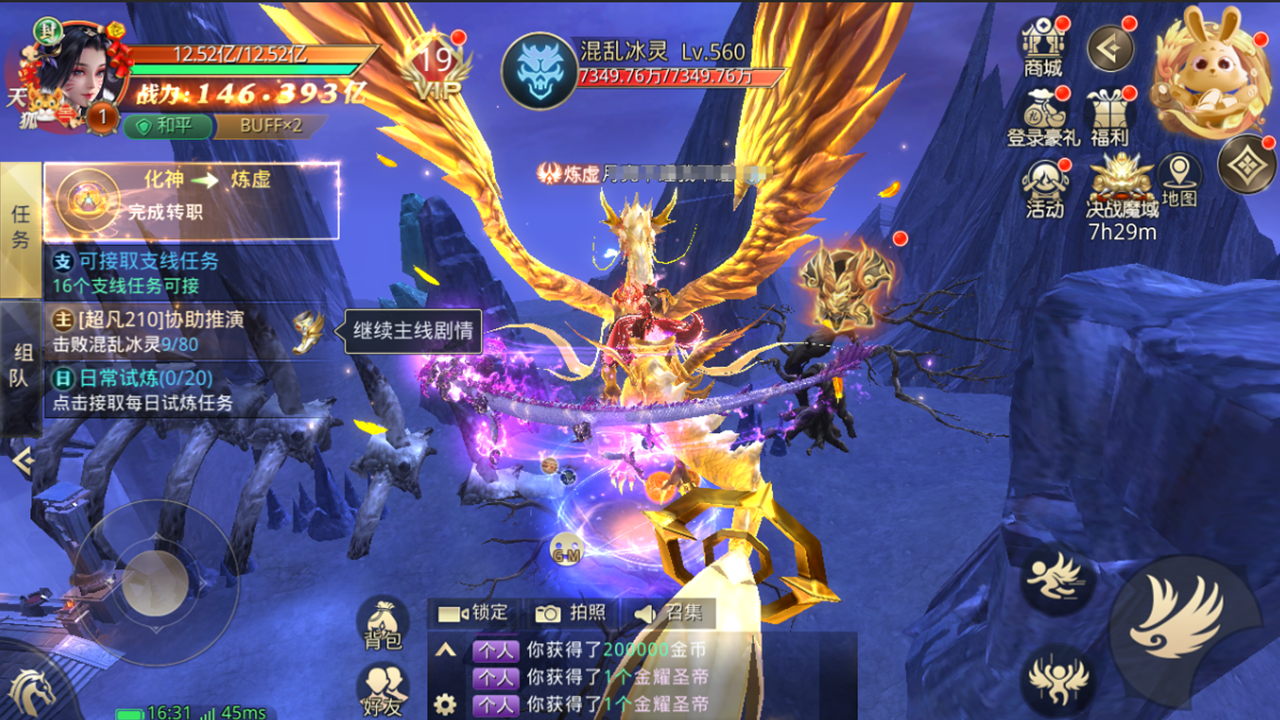
Task: Click the player avatar portrait
Action: pos(72,65)
